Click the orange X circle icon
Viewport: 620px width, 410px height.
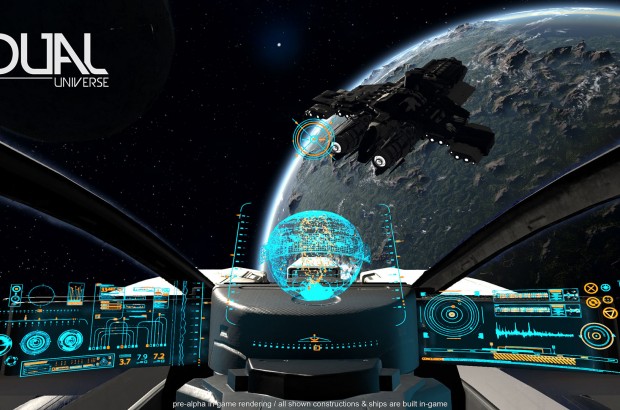click(x=591, y=288)
